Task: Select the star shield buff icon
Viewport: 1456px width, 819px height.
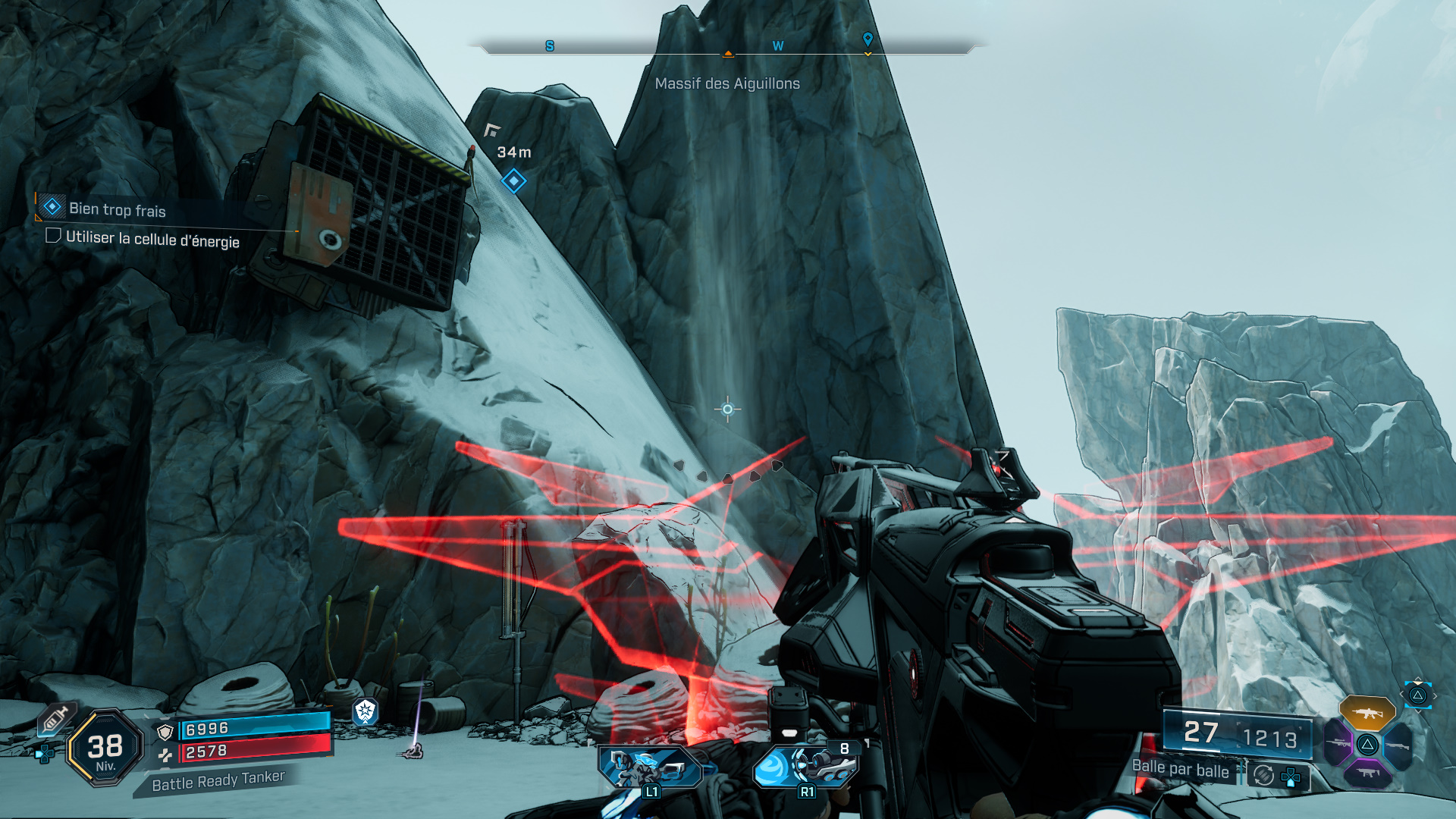Action: point(366,711)
